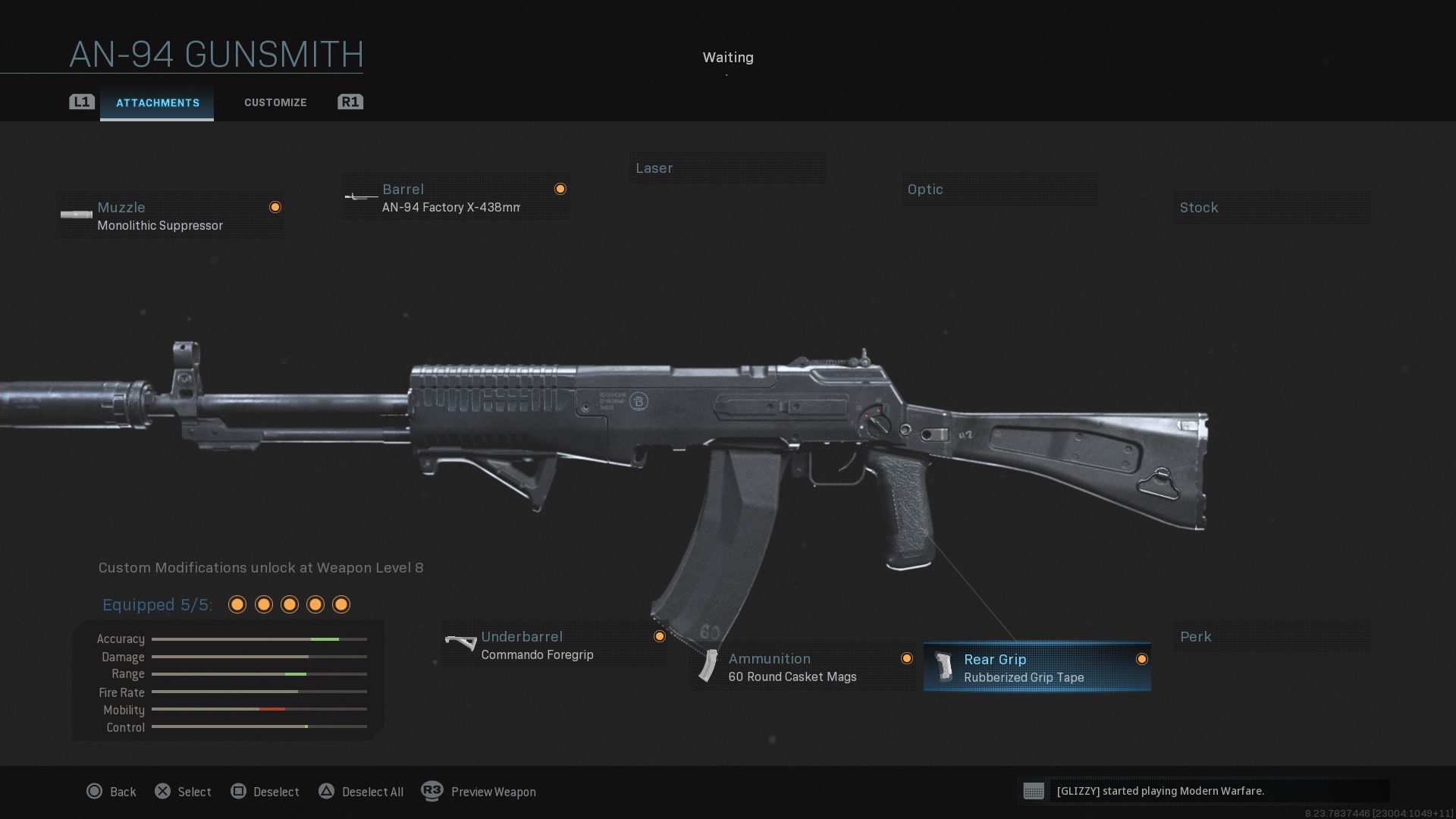Open the Optic attachment slot

pyautogui.click(x=999, y=189)
